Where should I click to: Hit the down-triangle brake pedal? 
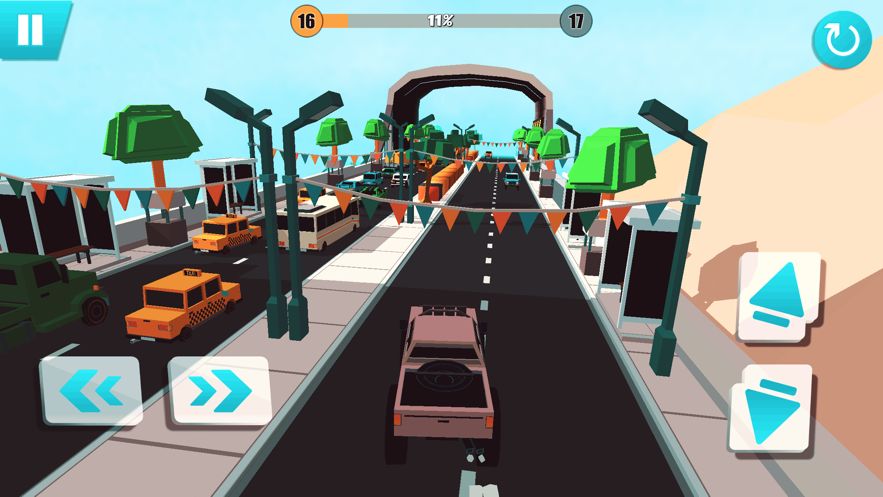coord(770,407)
